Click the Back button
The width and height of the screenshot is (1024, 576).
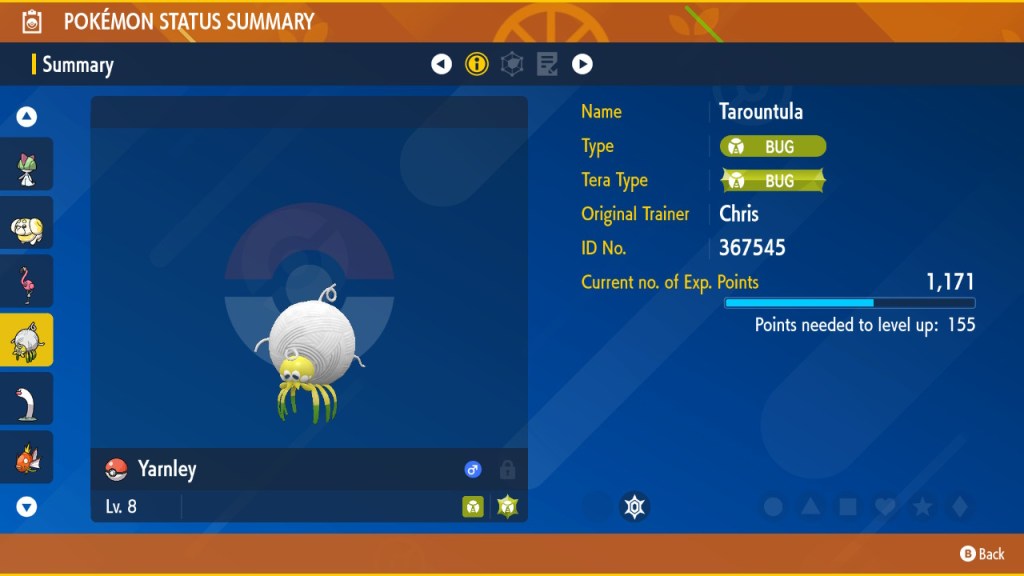pyautogui.click(x=982, y=554)
